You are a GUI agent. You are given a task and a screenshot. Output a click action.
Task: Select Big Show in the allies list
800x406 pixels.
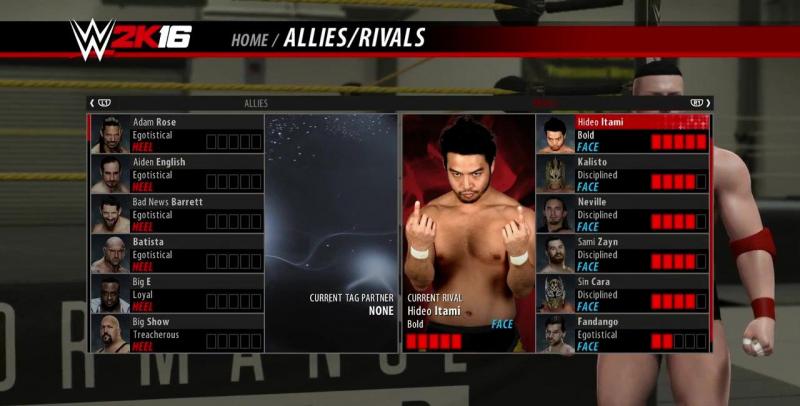177,333
